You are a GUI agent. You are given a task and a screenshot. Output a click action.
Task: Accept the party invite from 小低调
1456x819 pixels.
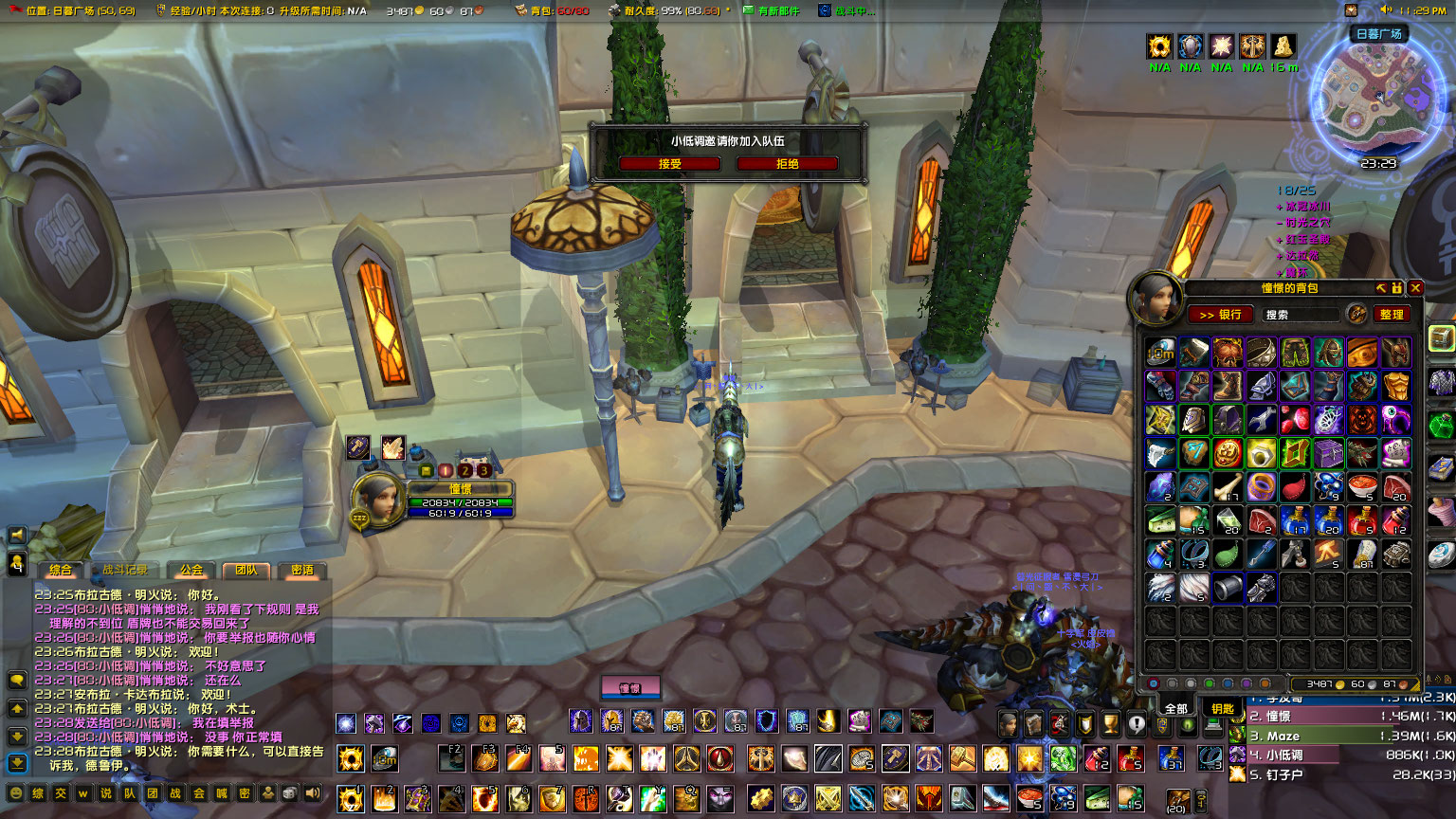point(670,163)
